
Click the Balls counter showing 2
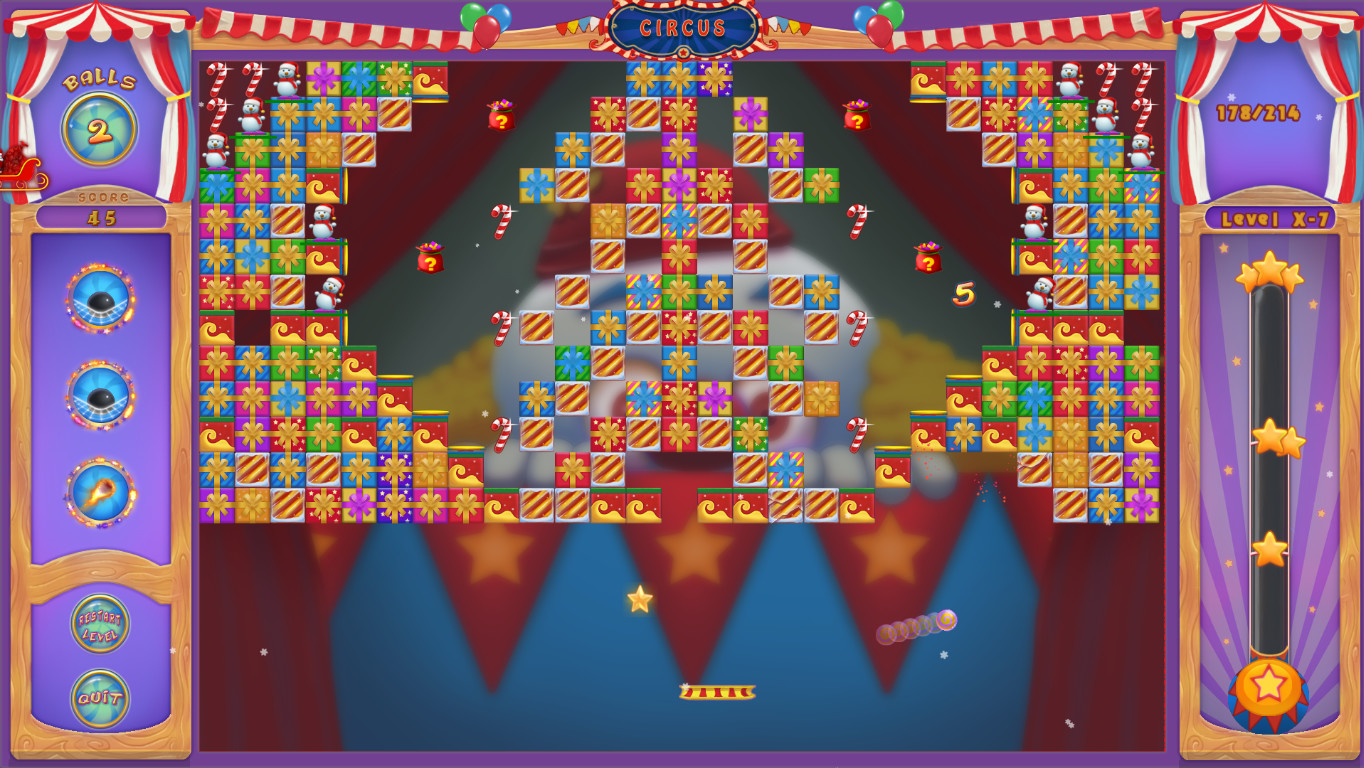point(100,124)
